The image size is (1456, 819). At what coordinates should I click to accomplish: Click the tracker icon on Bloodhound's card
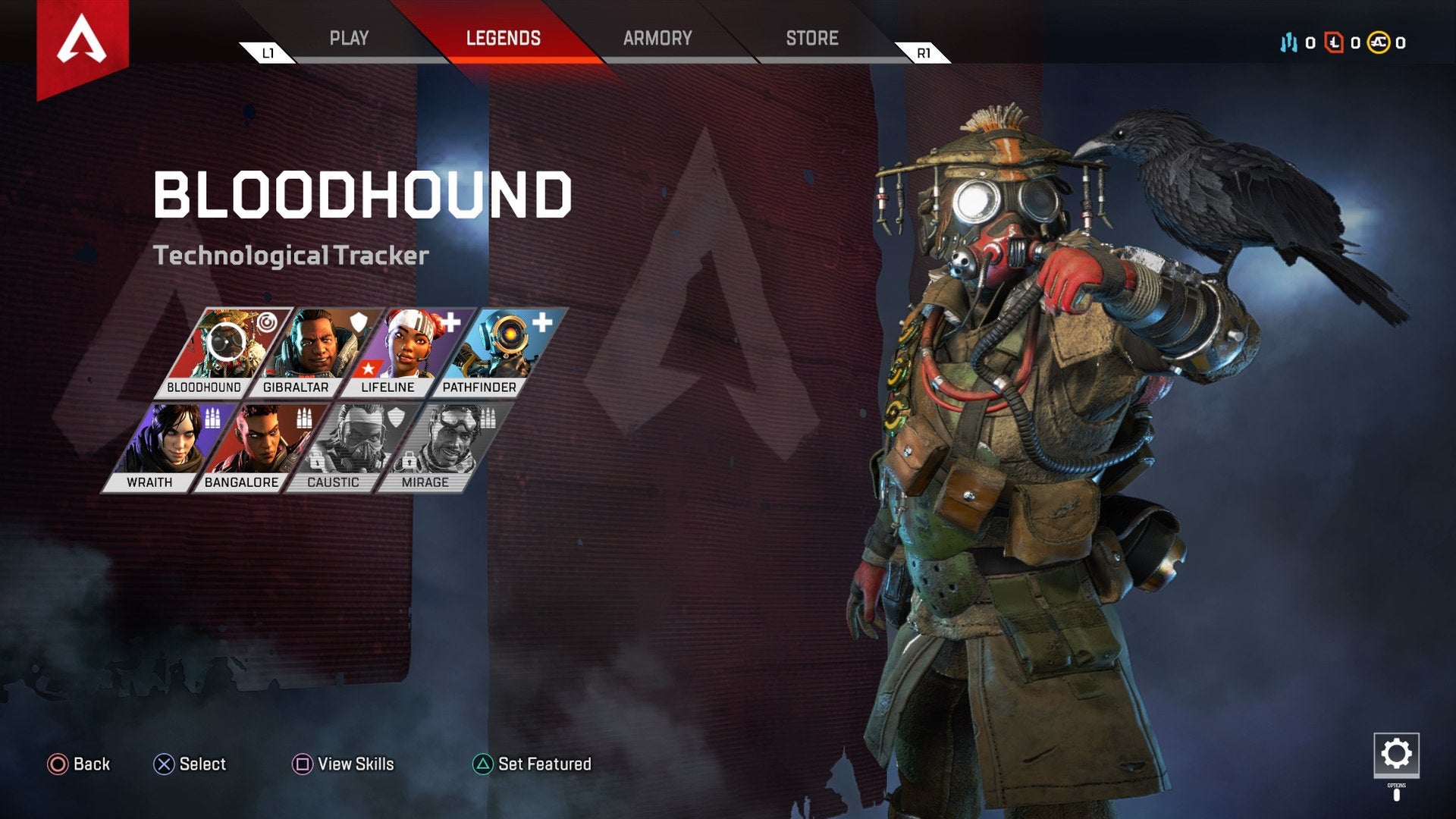(267, 322)
